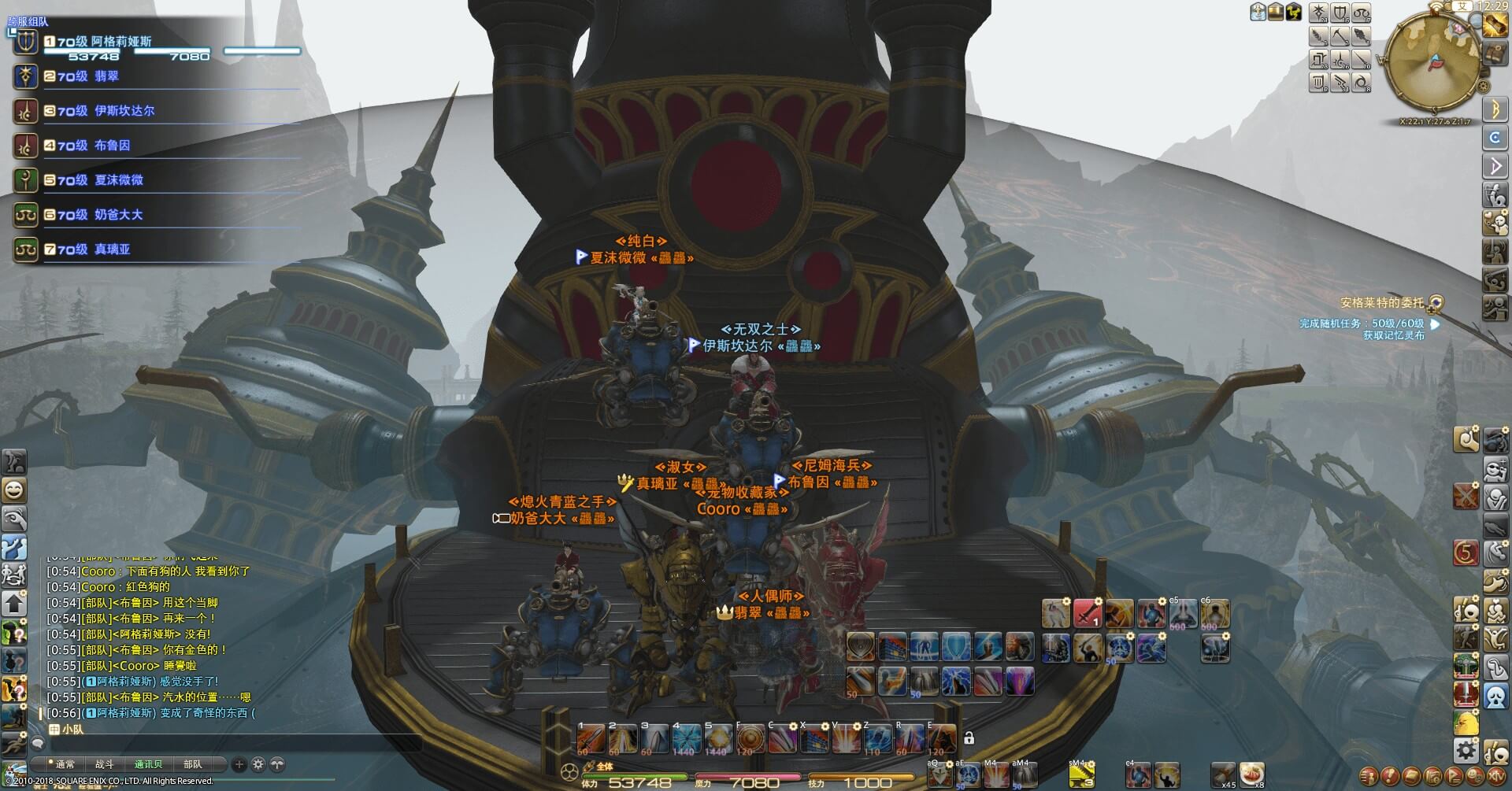
Task: Open the system configuration gear icon
Action: 1466,749
